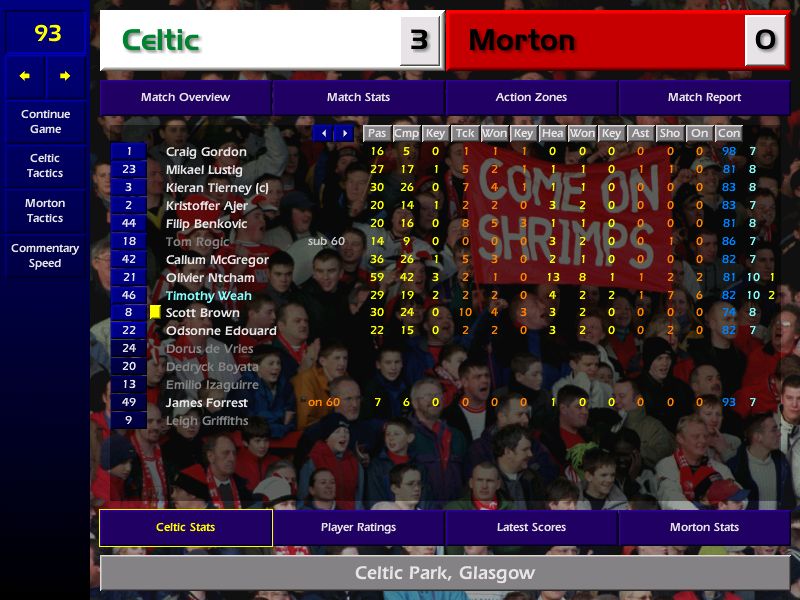
Task: Open Celtic Tactics
Action: coord(45,166)
